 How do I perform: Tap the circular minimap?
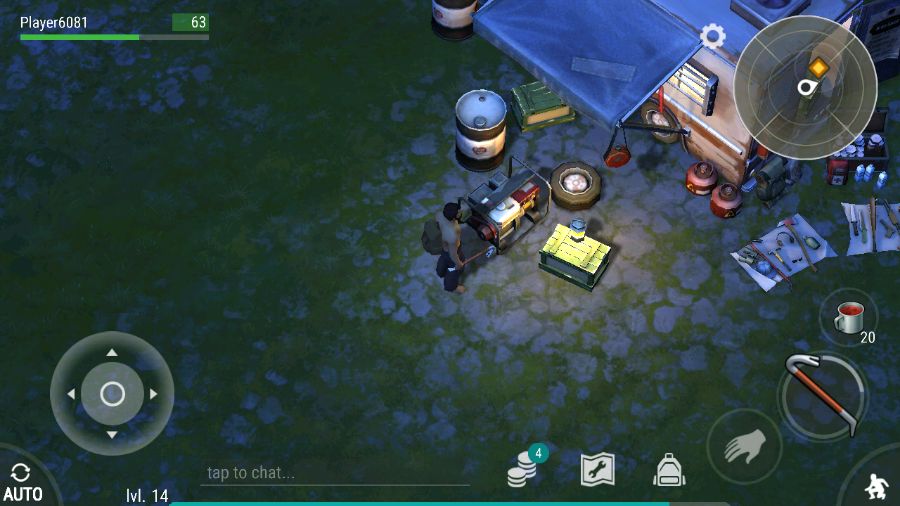[x=805, y=87]
